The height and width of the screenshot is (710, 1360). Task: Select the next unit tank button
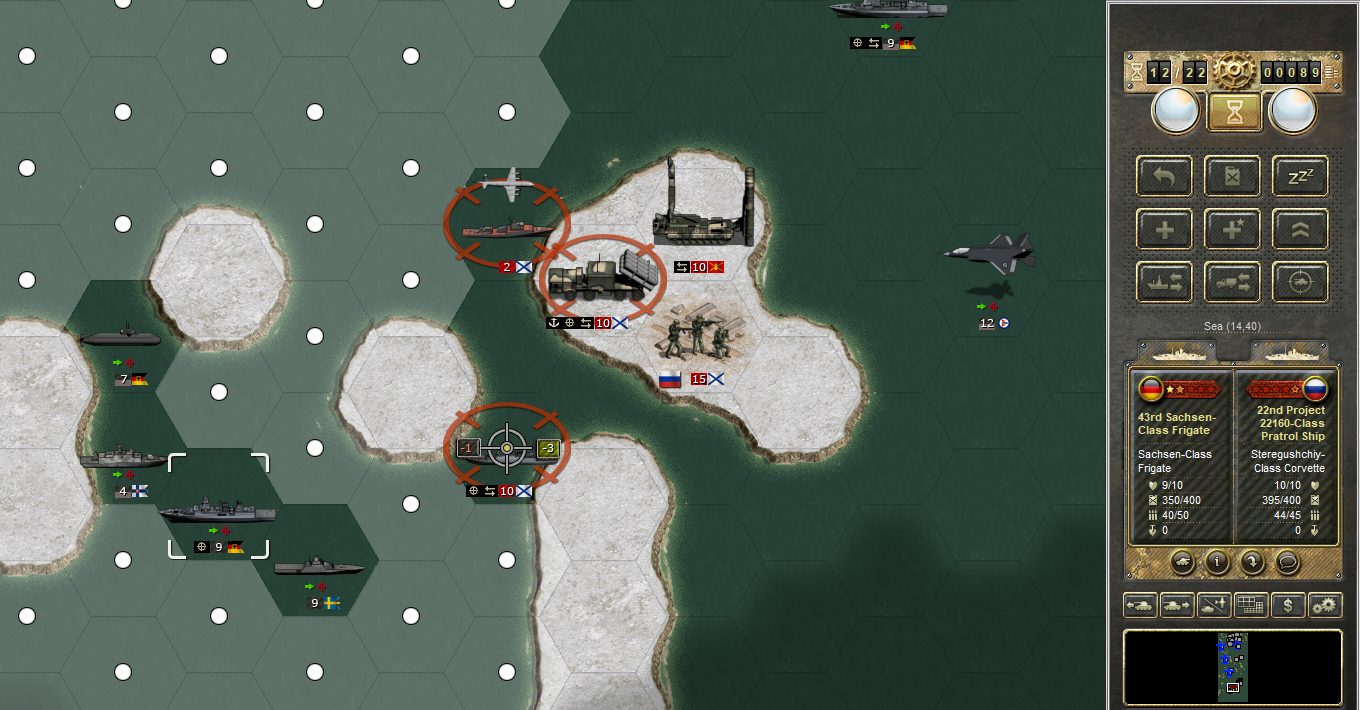(x=1177, y=605)
